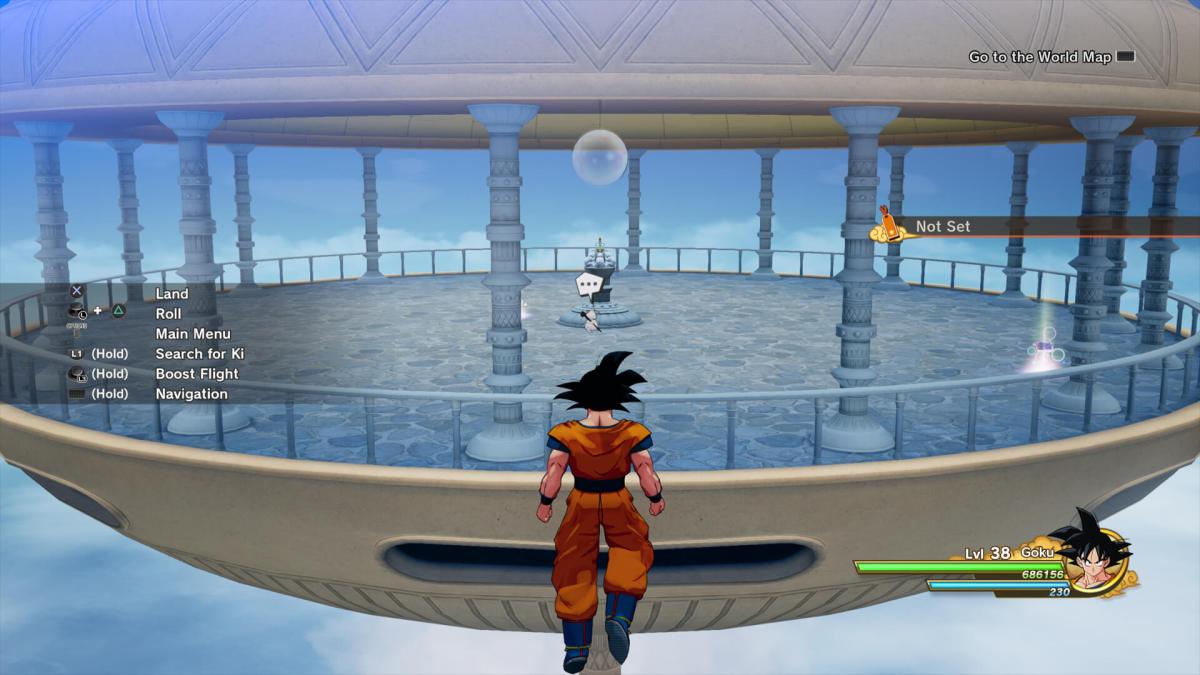The width and height of the screenshot is (1200, 675).
Task: Choose the Go to the World Map label
Action: tap(1039, 57)
